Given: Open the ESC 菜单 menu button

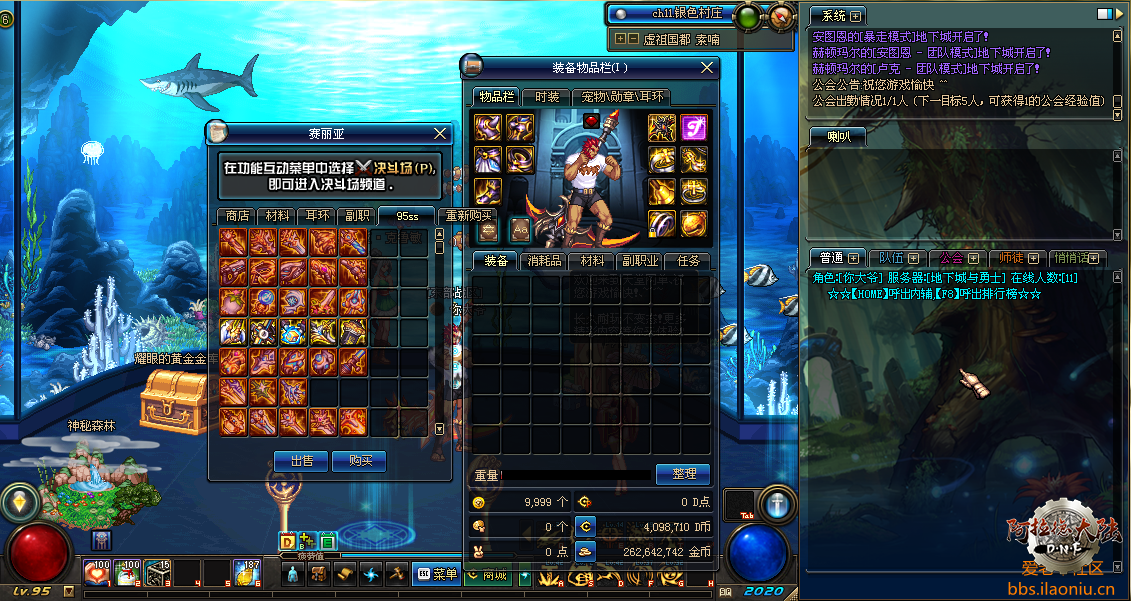Looking at the screenshot, I should pyautogui.click(x=434, y=574).
